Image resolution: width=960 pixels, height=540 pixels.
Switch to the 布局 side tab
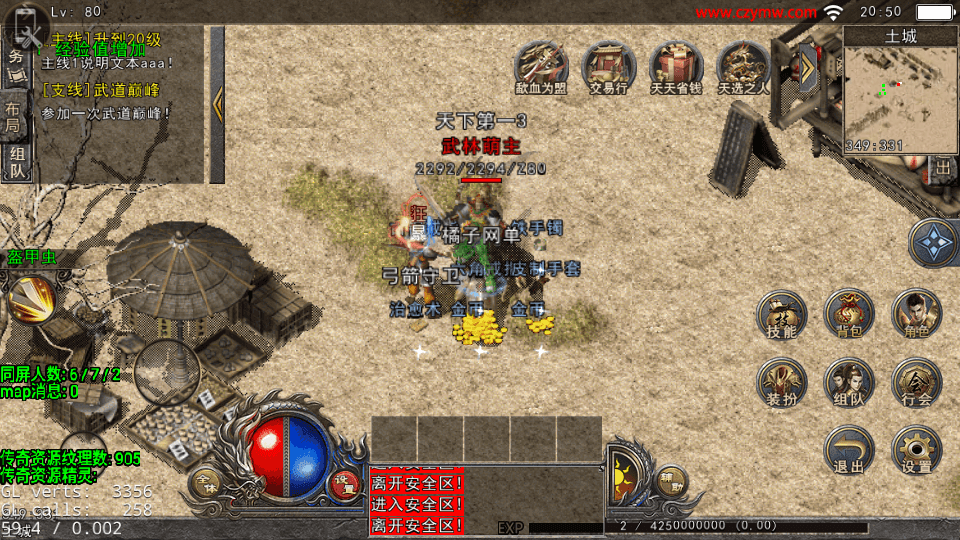pos(14,115)
